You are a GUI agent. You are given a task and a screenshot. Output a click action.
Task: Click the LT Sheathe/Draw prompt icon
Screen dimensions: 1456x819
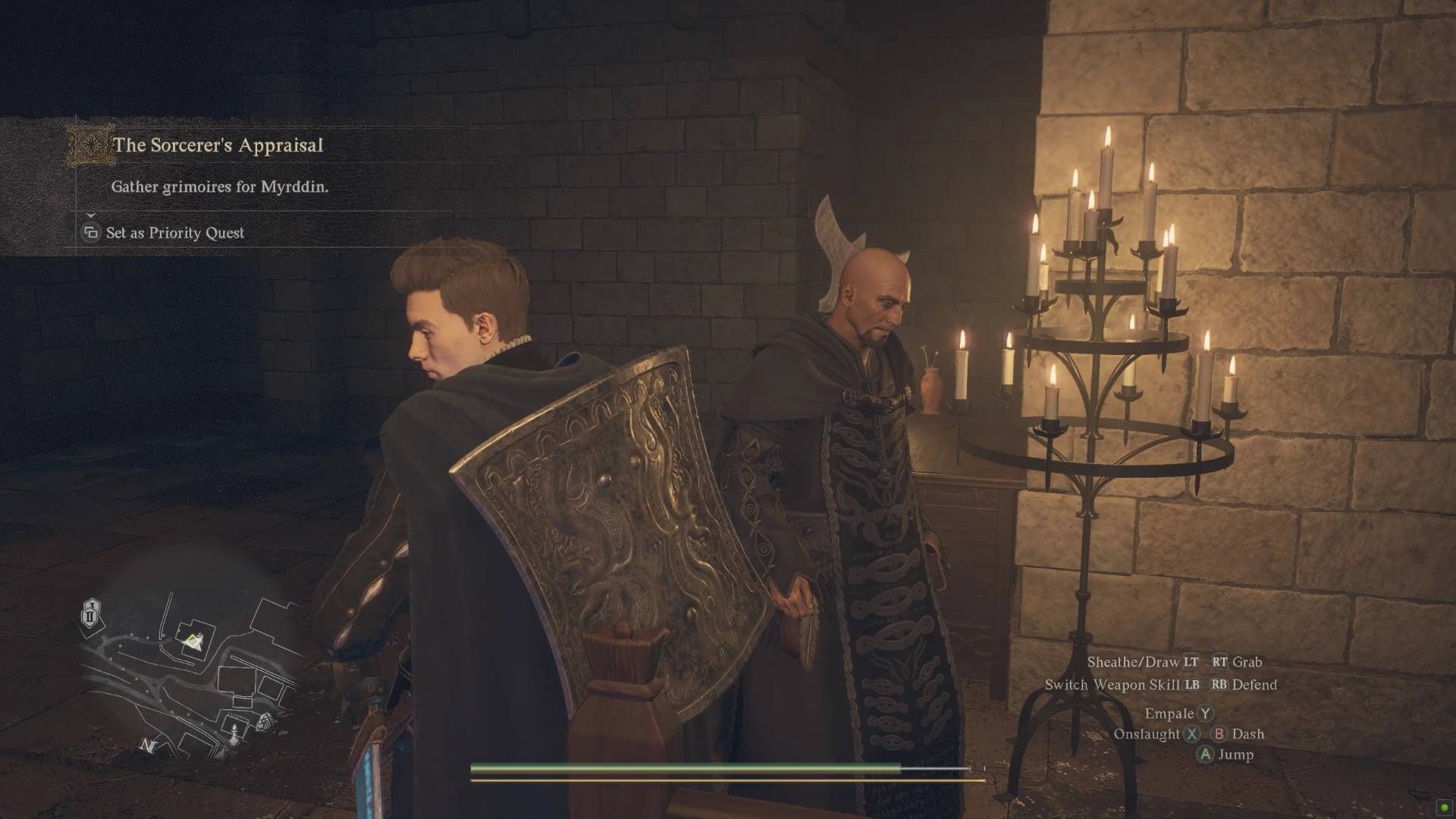point(1192,661)
